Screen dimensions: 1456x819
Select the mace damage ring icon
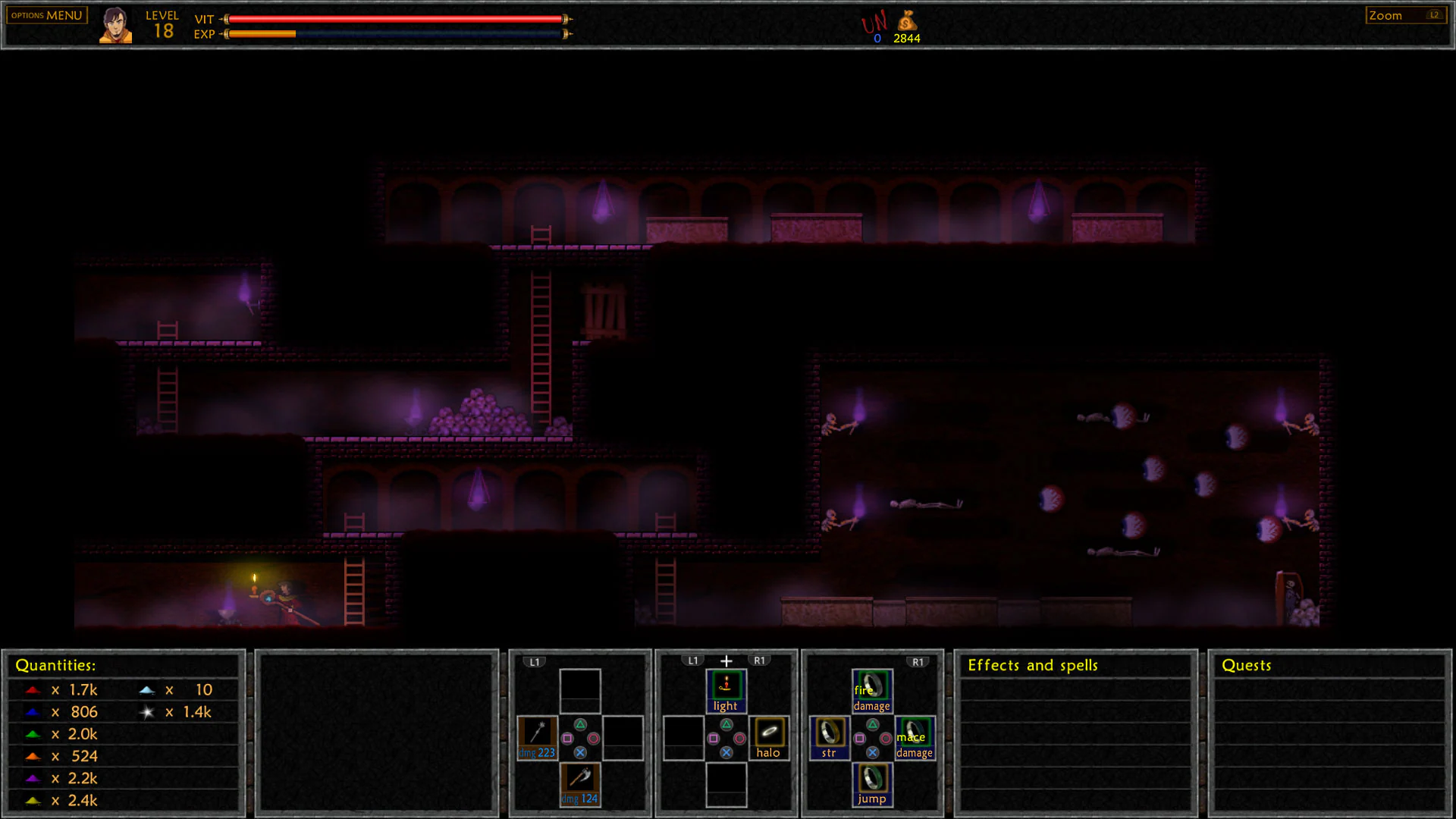click(914, 733)
